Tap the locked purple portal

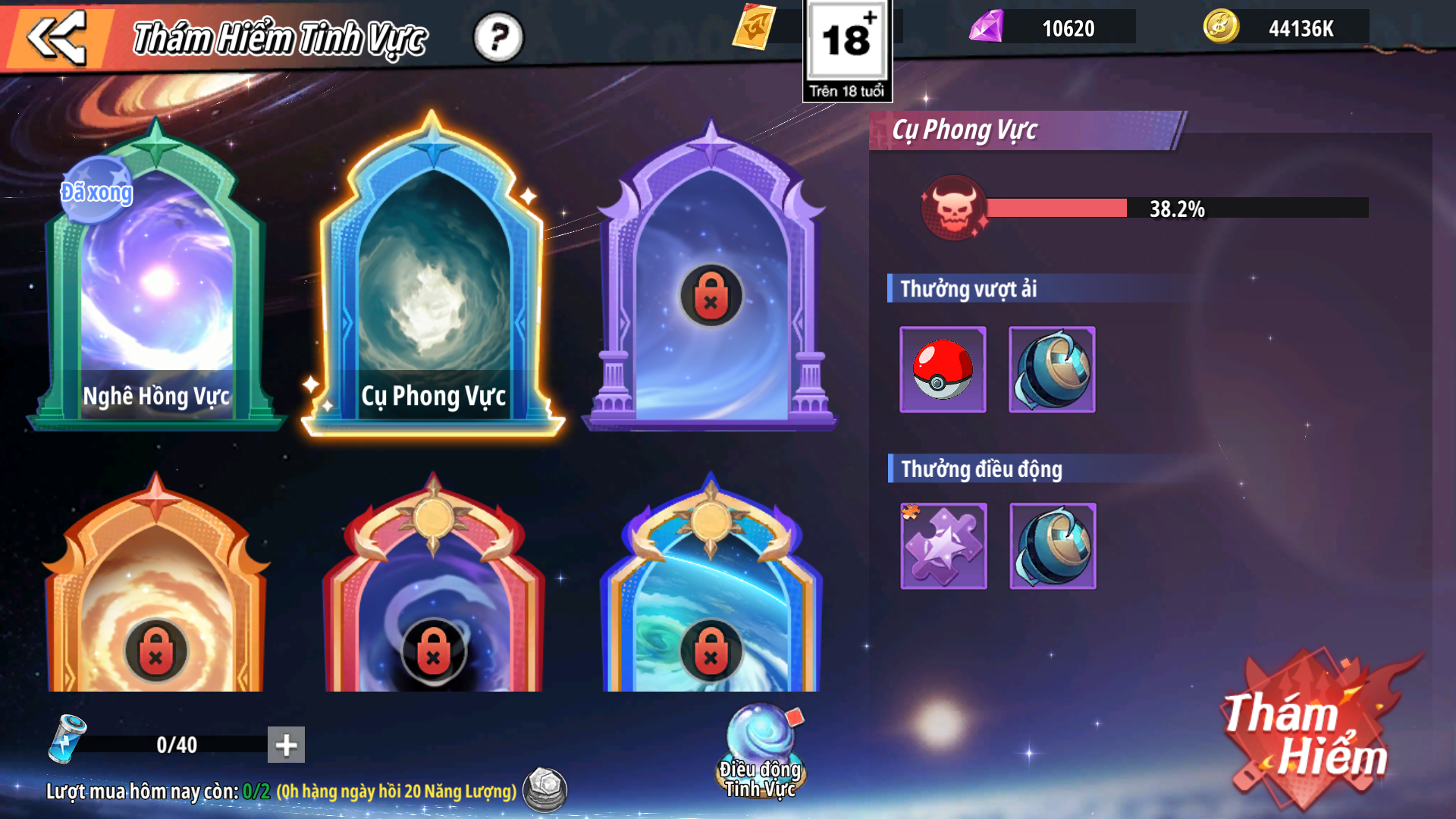711,295
